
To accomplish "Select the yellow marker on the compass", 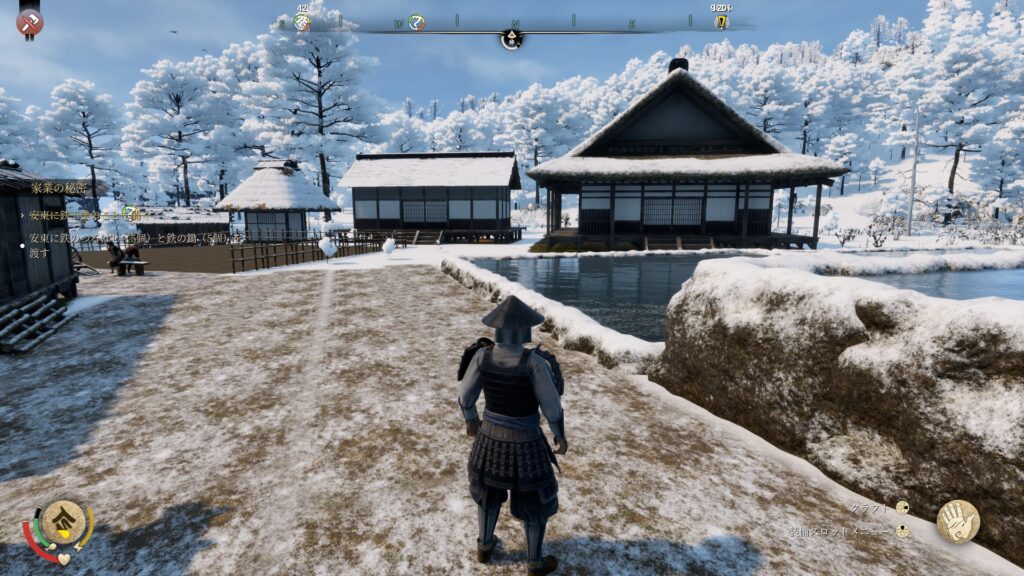I will click(x=721, y=21).
